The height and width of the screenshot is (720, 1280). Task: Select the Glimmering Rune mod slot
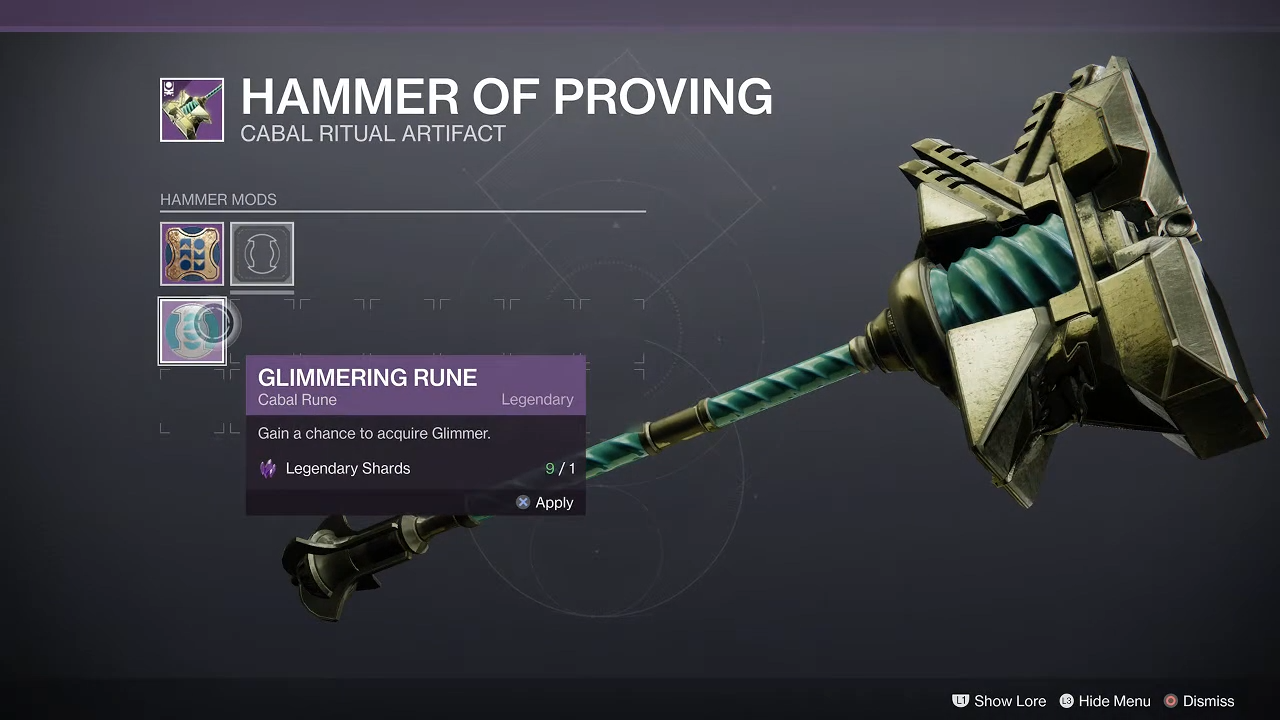point(192,331)
